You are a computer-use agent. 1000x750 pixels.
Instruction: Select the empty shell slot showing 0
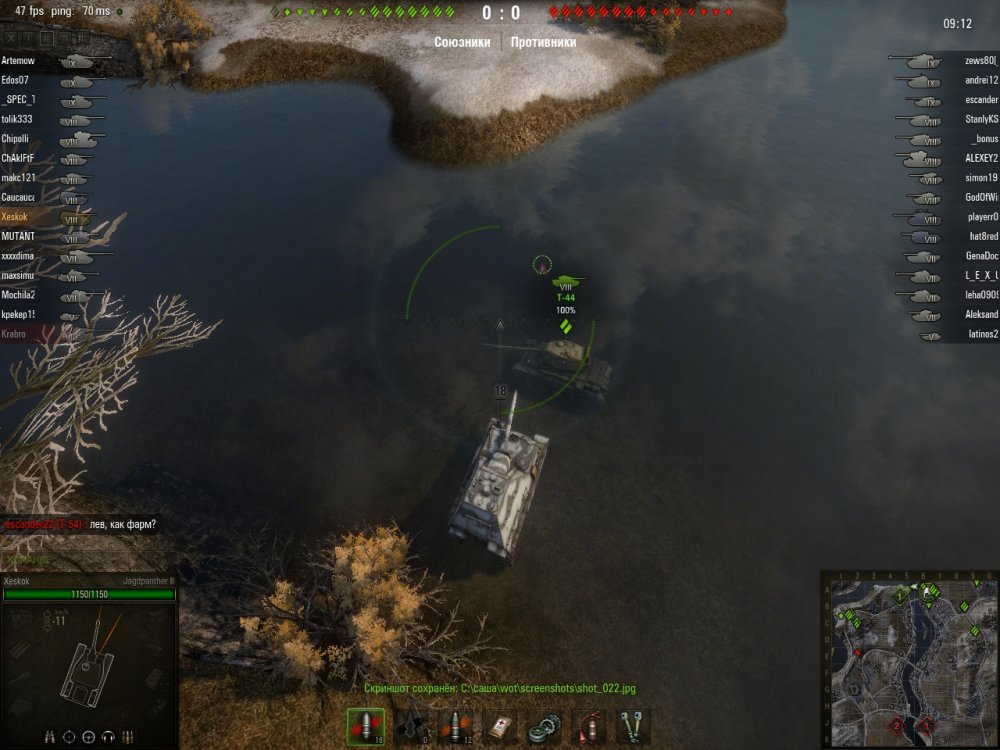click(x=412, y=726)
